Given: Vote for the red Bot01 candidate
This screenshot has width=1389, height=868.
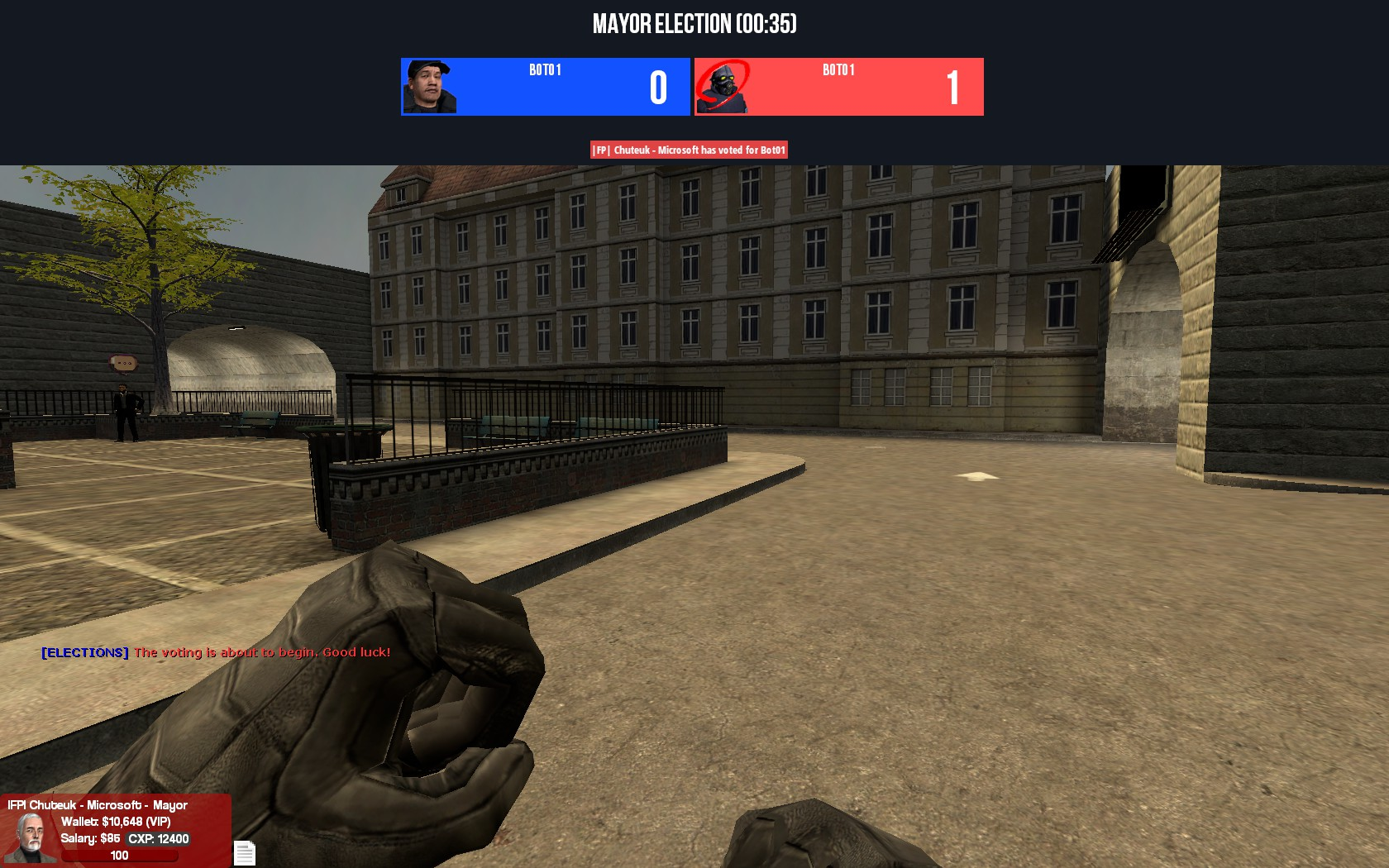Looking at the screenshot, I should coord(839,87).
